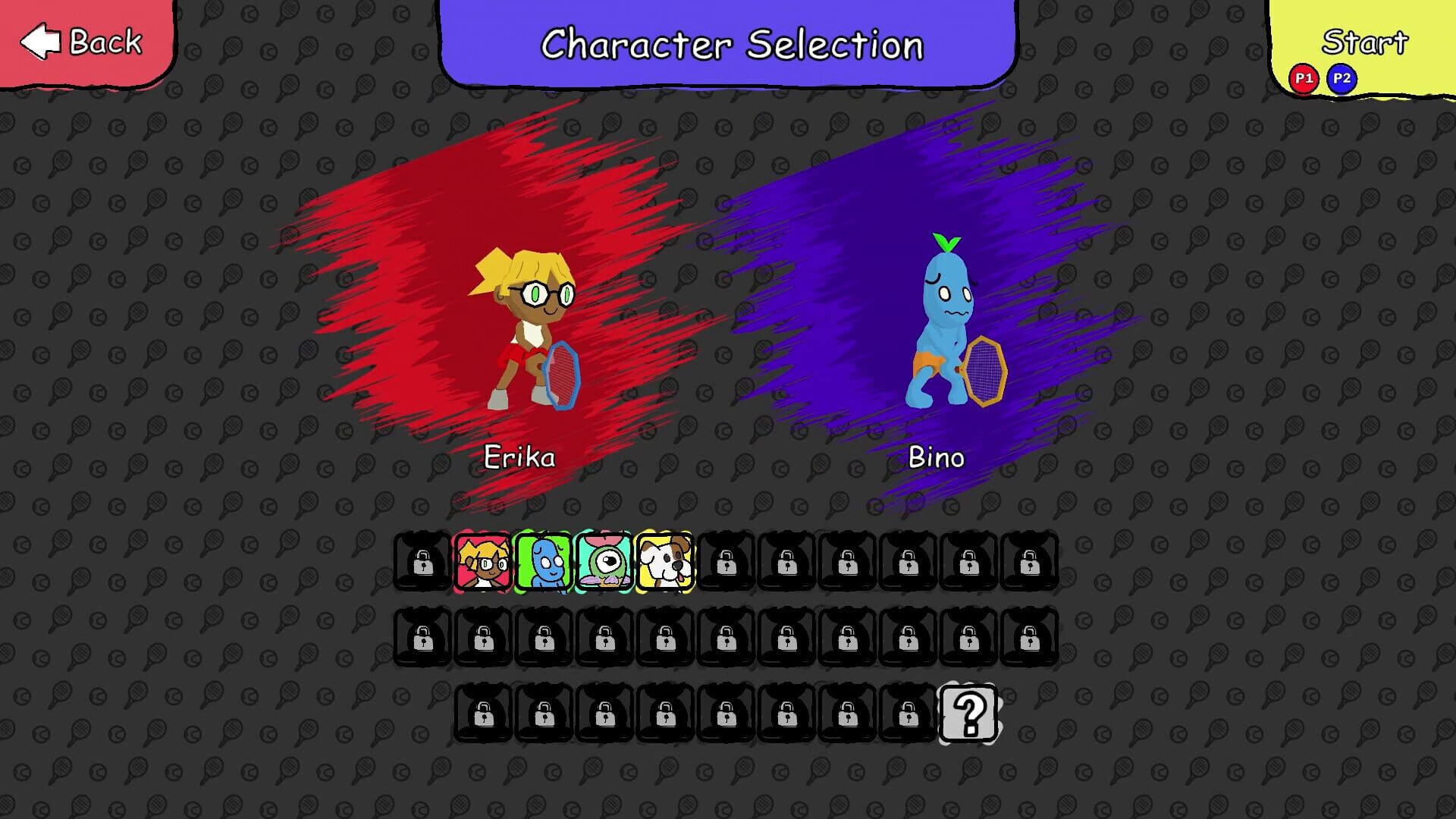Pick the one-eyed alien character icon
This screenshot has width=1456, height=819.
[x=604, y=562]
